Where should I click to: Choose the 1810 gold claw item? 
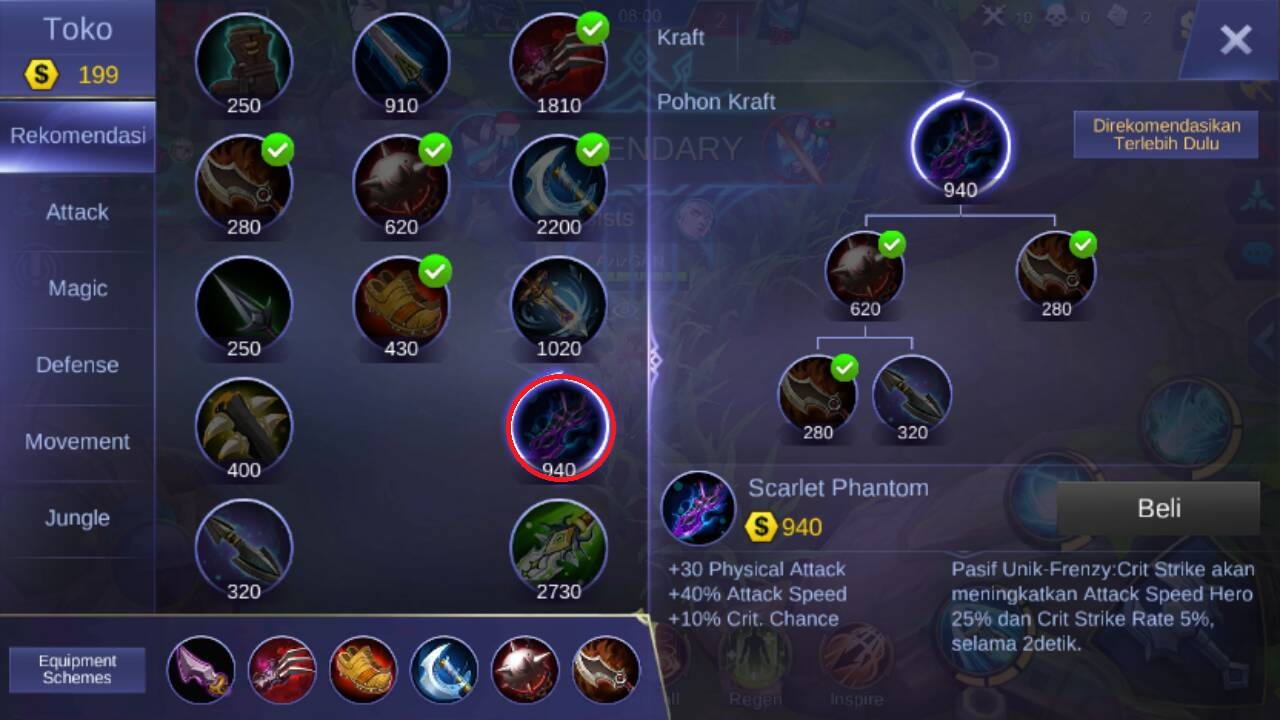(x=558, y=60)
